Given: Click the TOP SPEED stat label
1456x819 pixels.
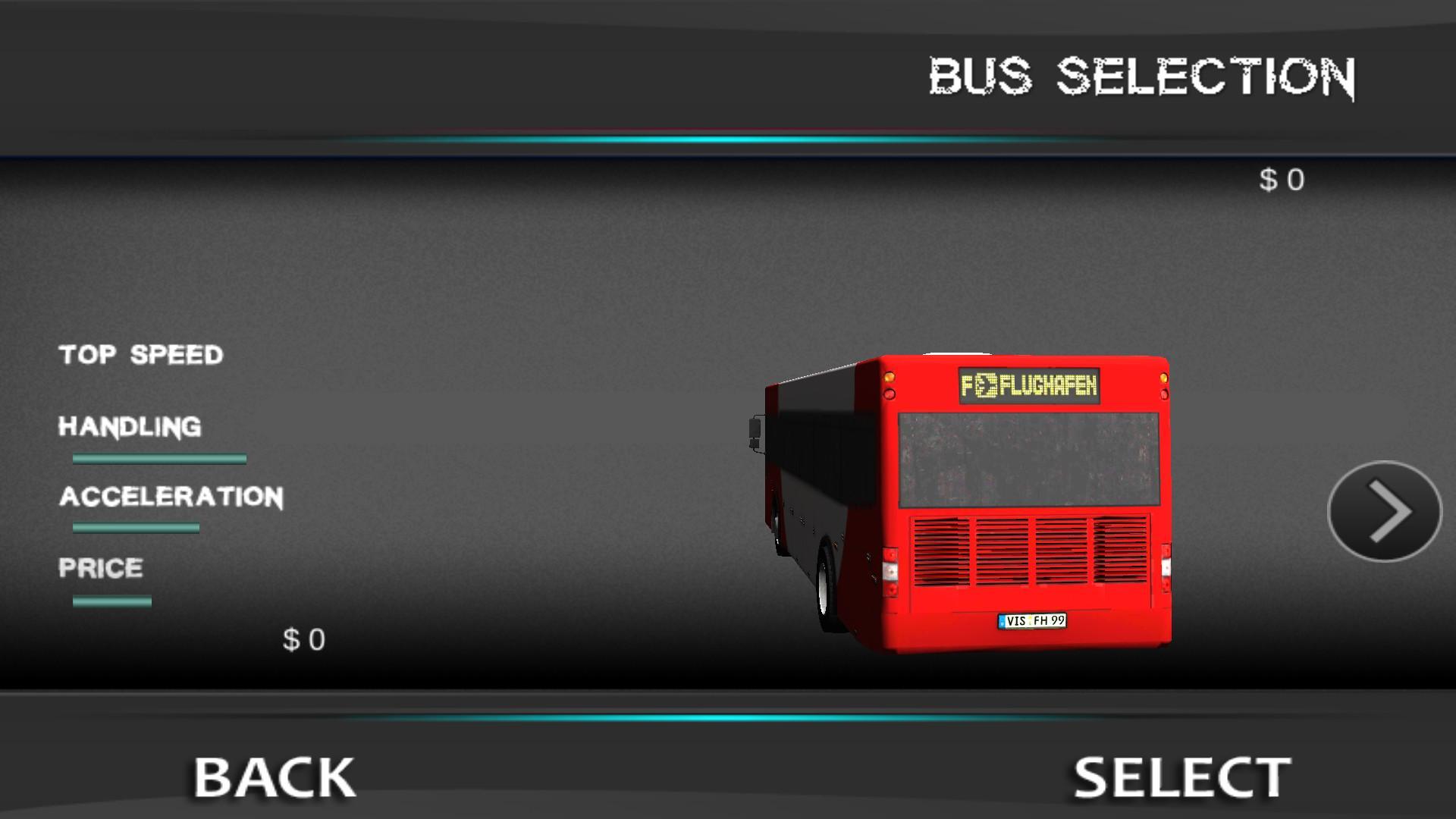Looking at the screenshot, I should [141, 354].
